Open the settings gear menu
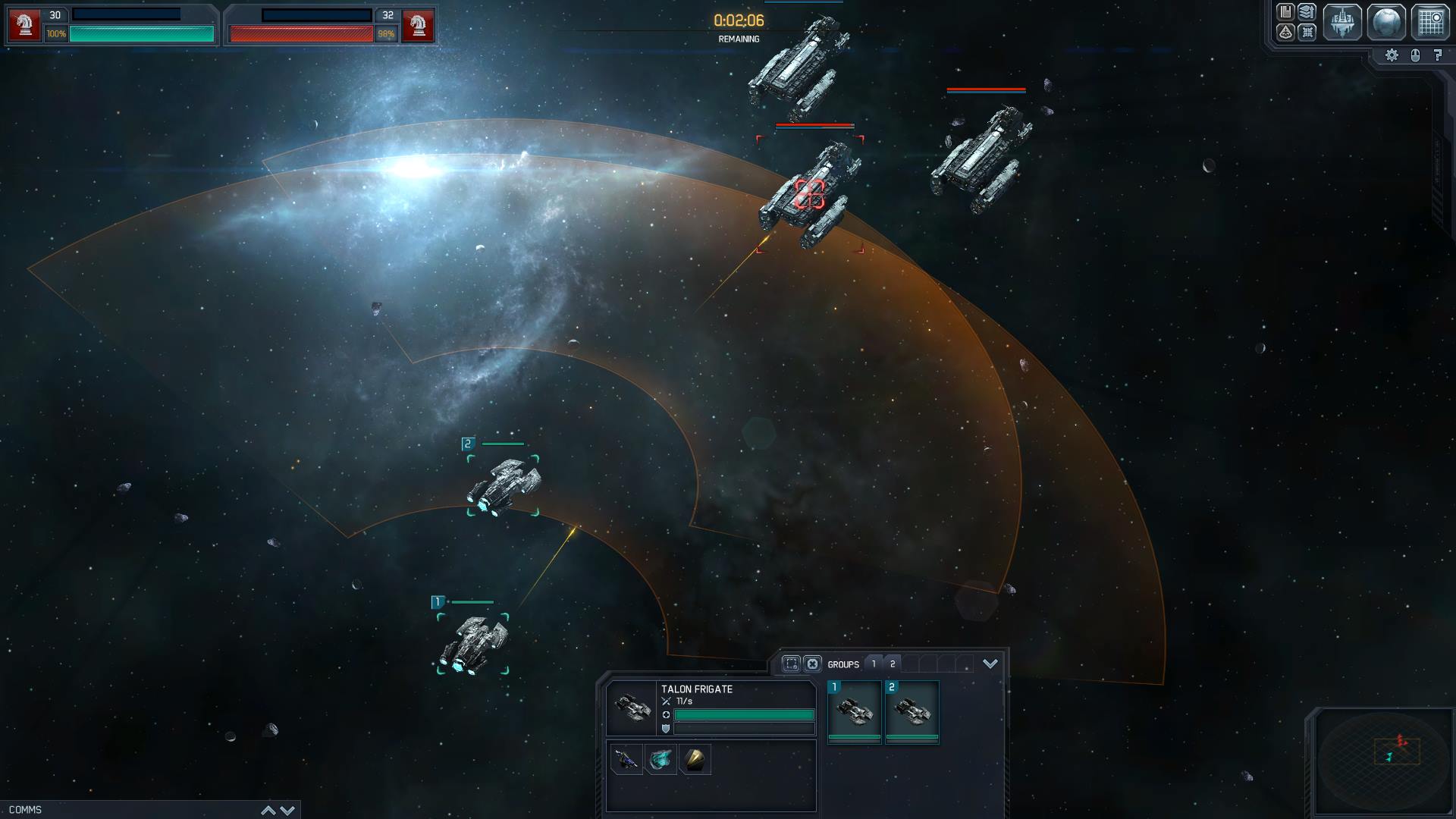Screen dimensions: 1456x819 1392,55
